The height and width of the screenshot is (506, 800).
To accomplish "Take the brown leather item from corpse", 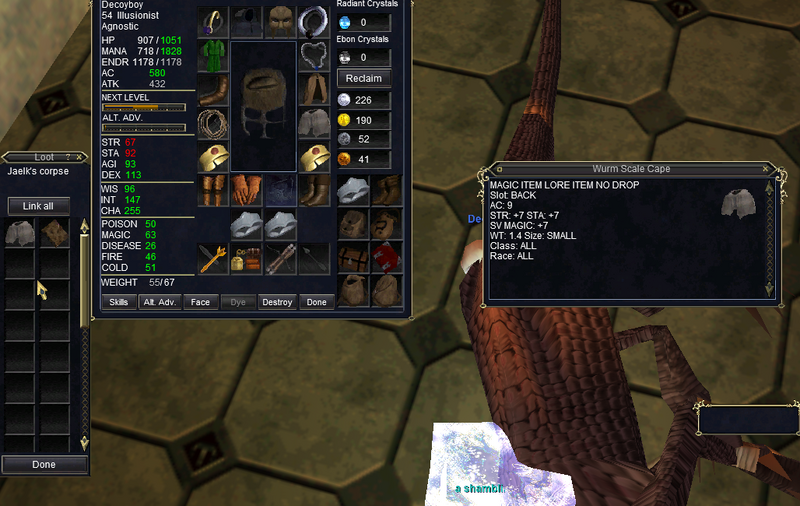I will (x=54, y=233).
